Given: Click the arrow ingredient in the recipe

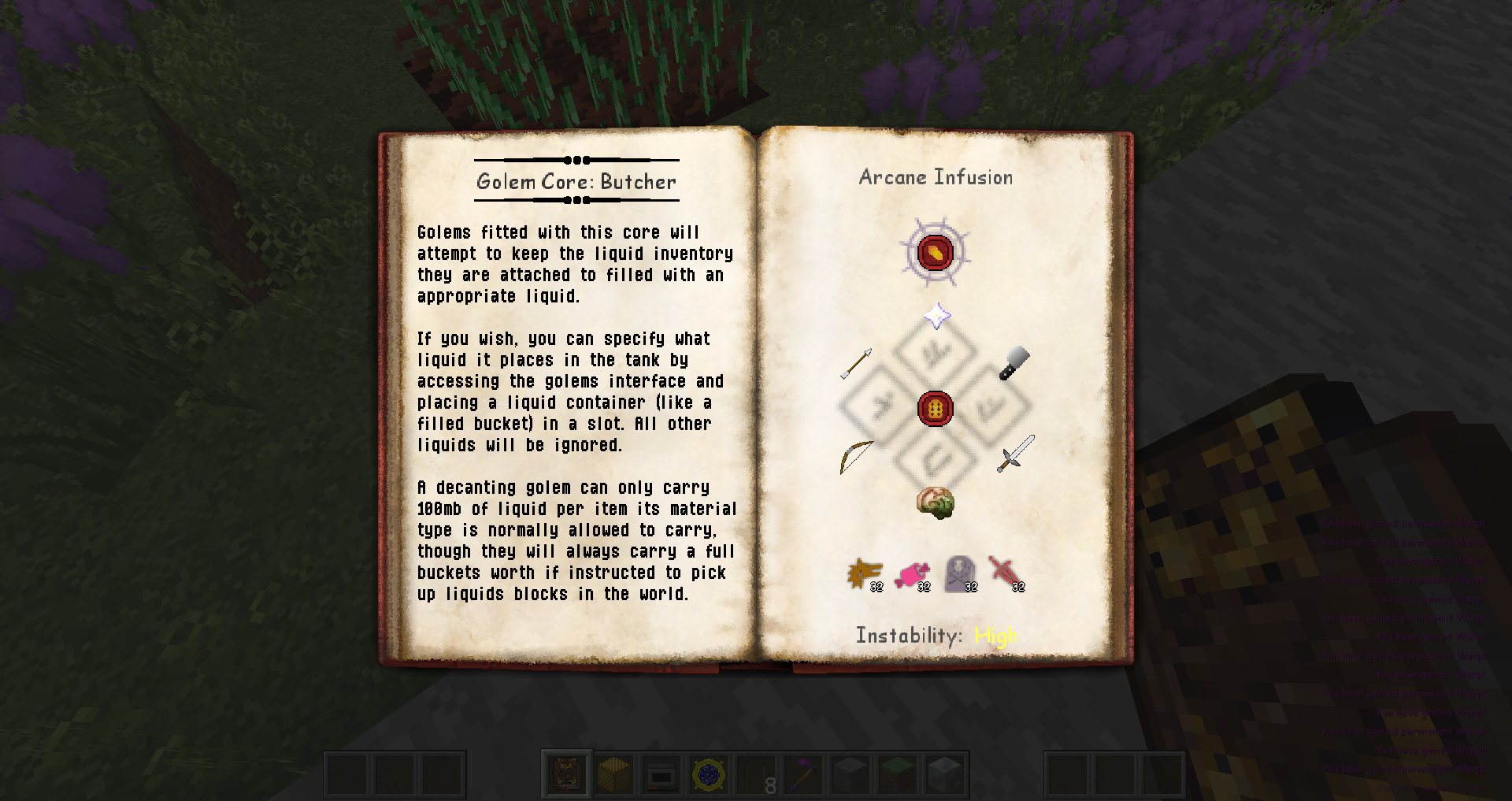Looking at the screenshot, I should pyautogui.click(x=856, y=363).
